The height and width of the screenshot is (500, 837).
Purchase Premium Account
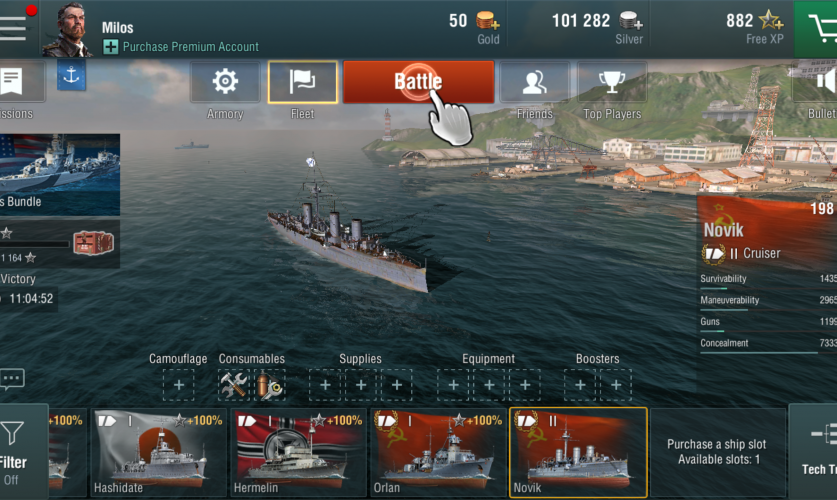(190, 46)
